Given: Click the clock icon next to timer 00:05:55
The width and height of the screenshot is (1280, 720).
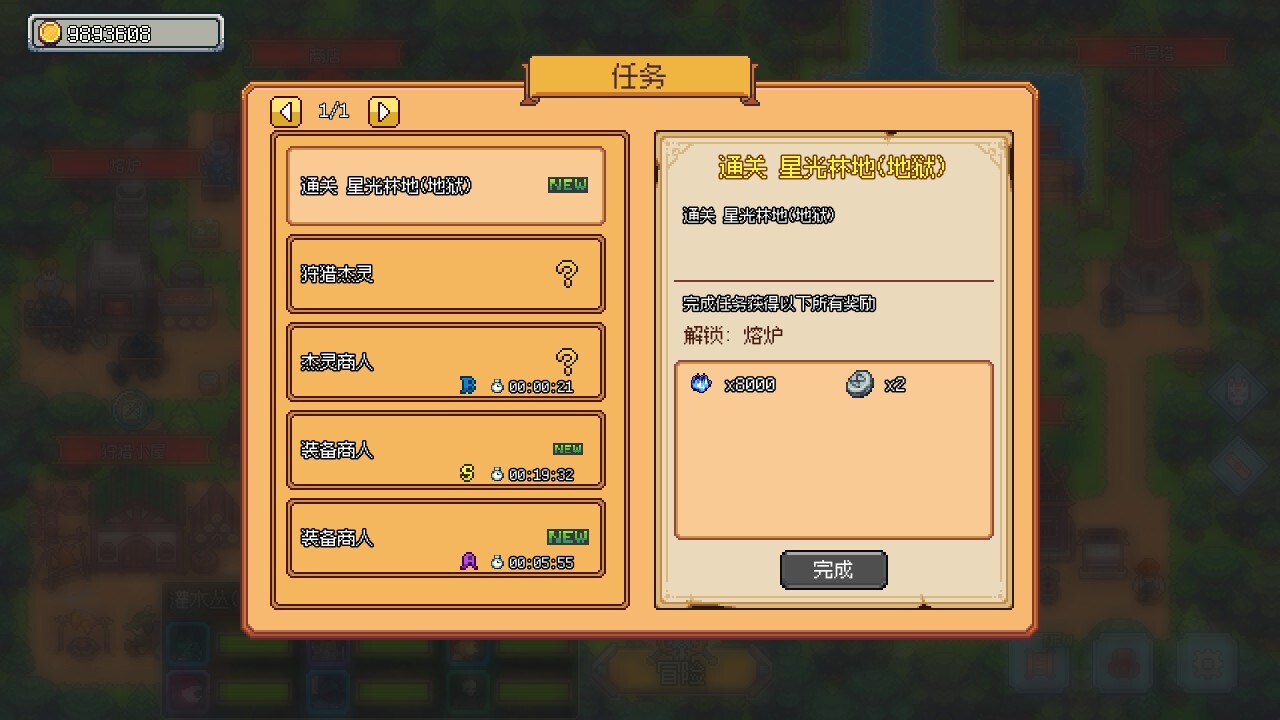Looking at the screenshot, I should tap(496, 561).
